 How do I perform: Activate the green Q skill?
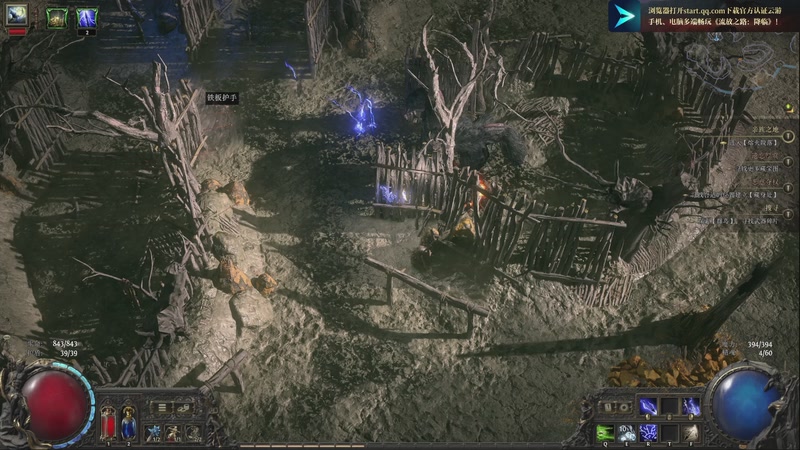[604, 432]
